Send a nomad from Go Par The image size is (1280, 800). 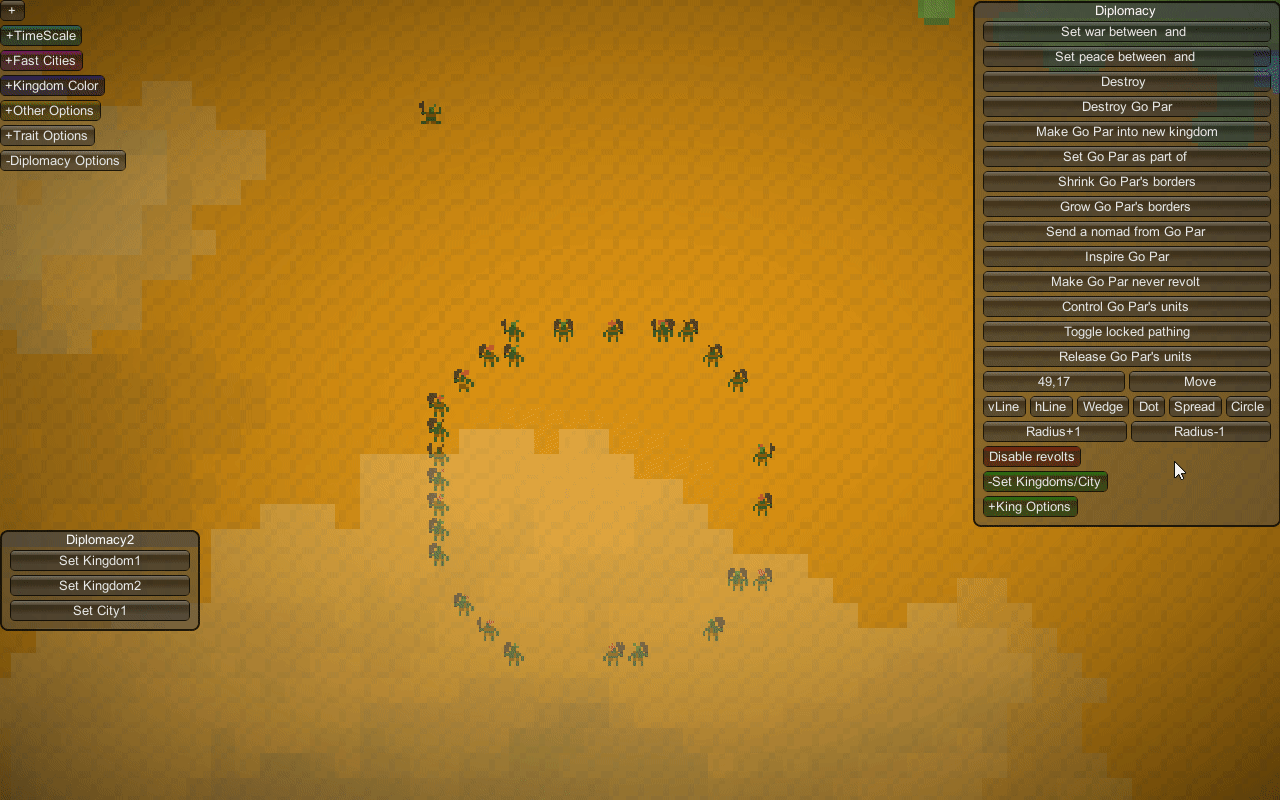pos(1126,232)
